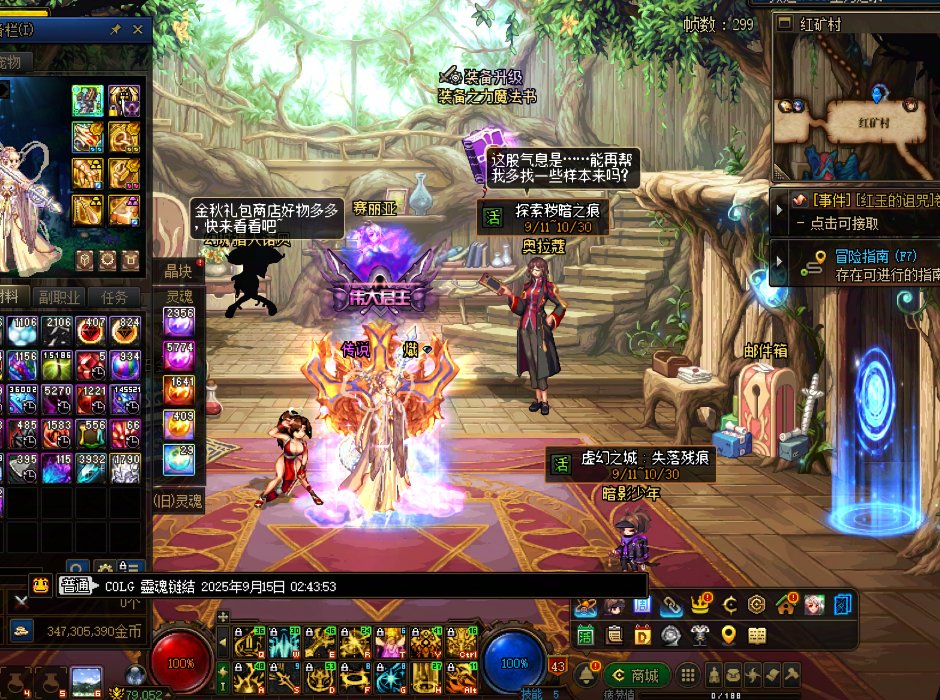Select the purple soul orb with 2956

pos(179,322)
